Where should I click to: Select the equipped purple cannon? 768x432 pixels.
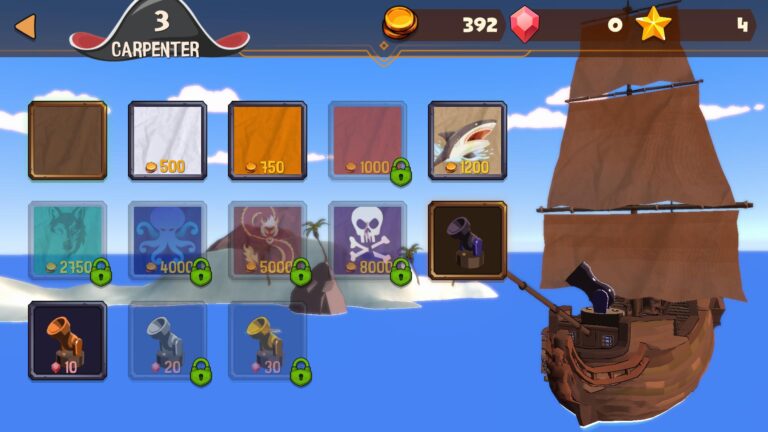(x=467, y=240)
